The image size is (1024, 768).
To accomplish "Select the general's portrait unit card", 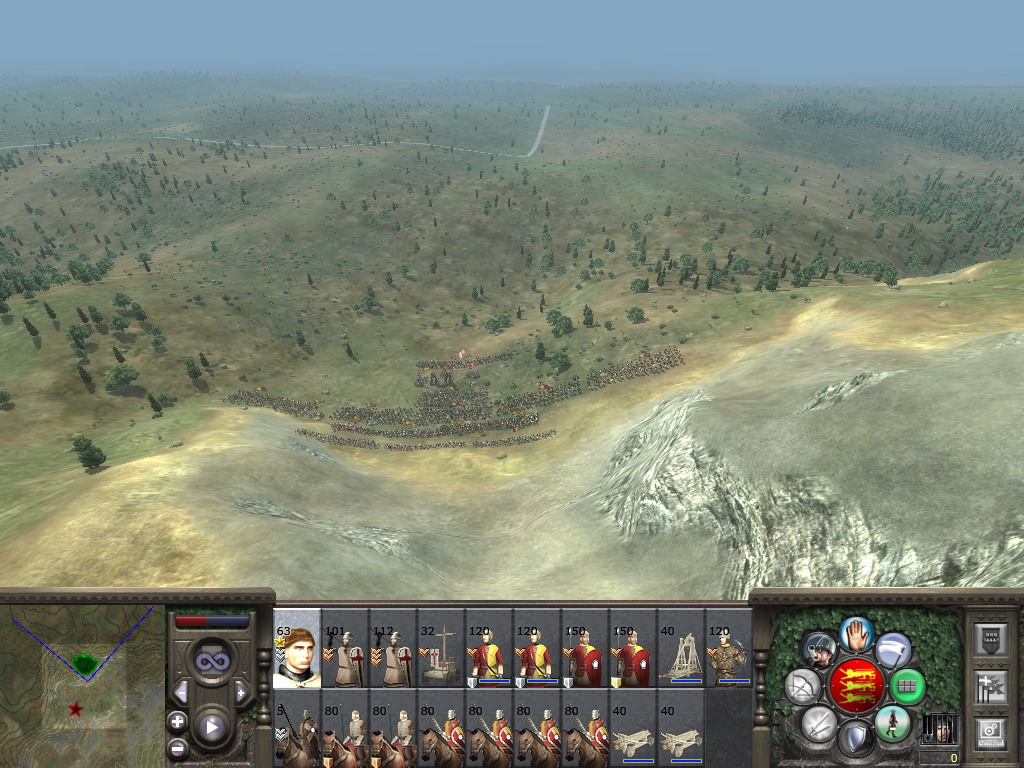I will [297, 650].
